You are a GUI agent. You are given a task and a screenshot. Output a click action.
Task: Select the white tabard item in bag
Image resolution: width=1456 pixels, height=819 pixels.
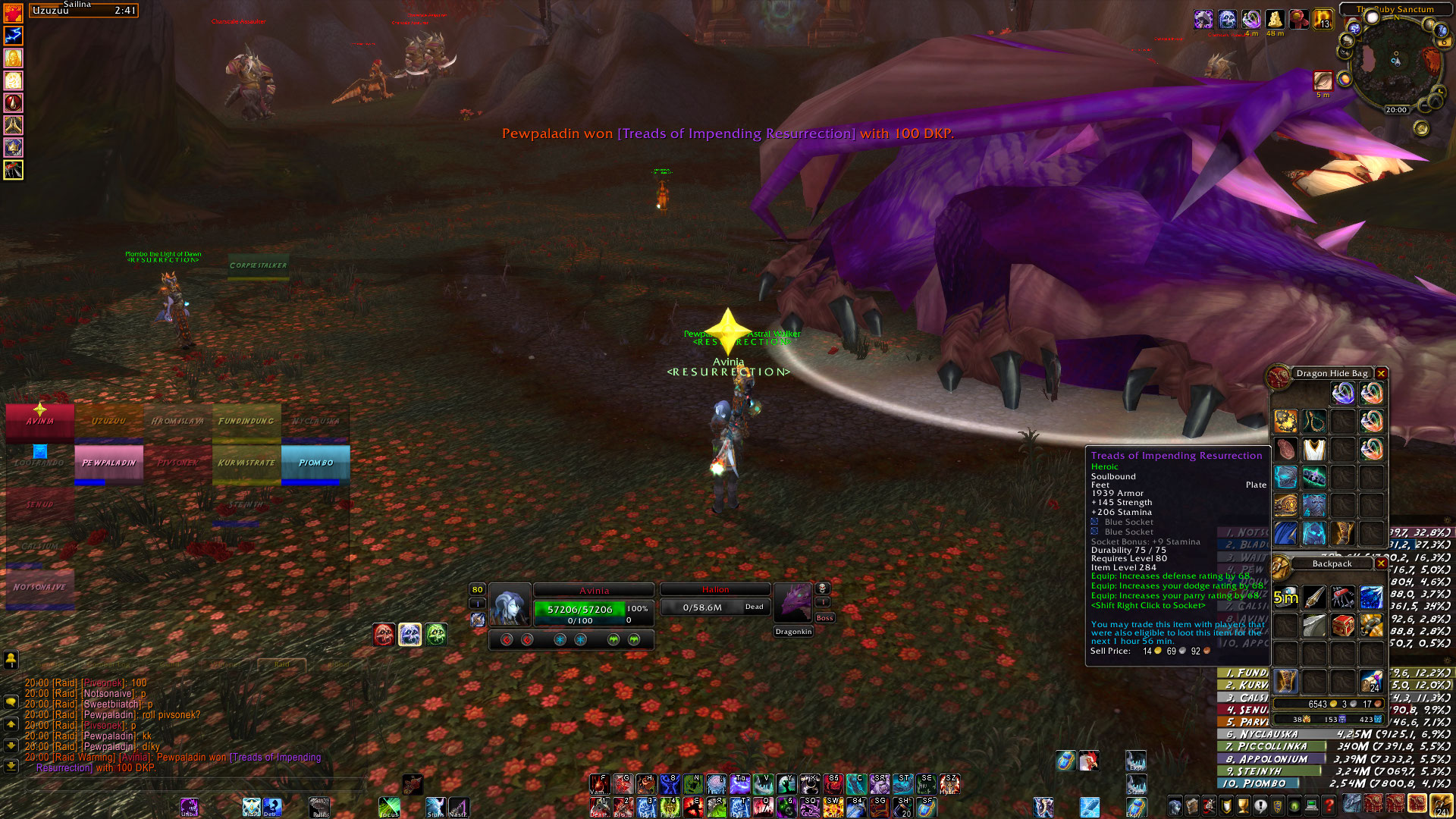pos(1314,450)
